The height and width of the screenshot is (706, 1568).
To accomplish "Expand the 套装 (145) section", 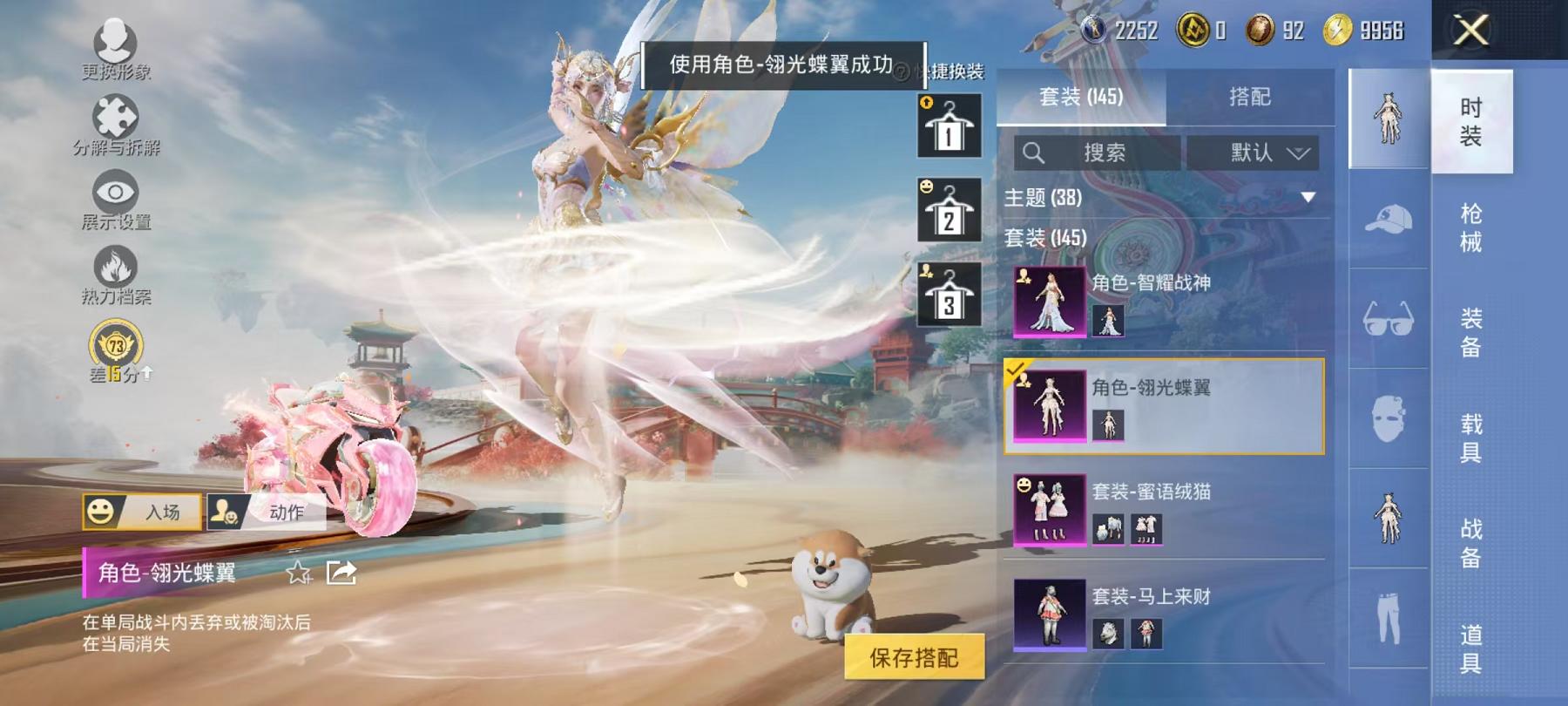I will (1045, 238).
